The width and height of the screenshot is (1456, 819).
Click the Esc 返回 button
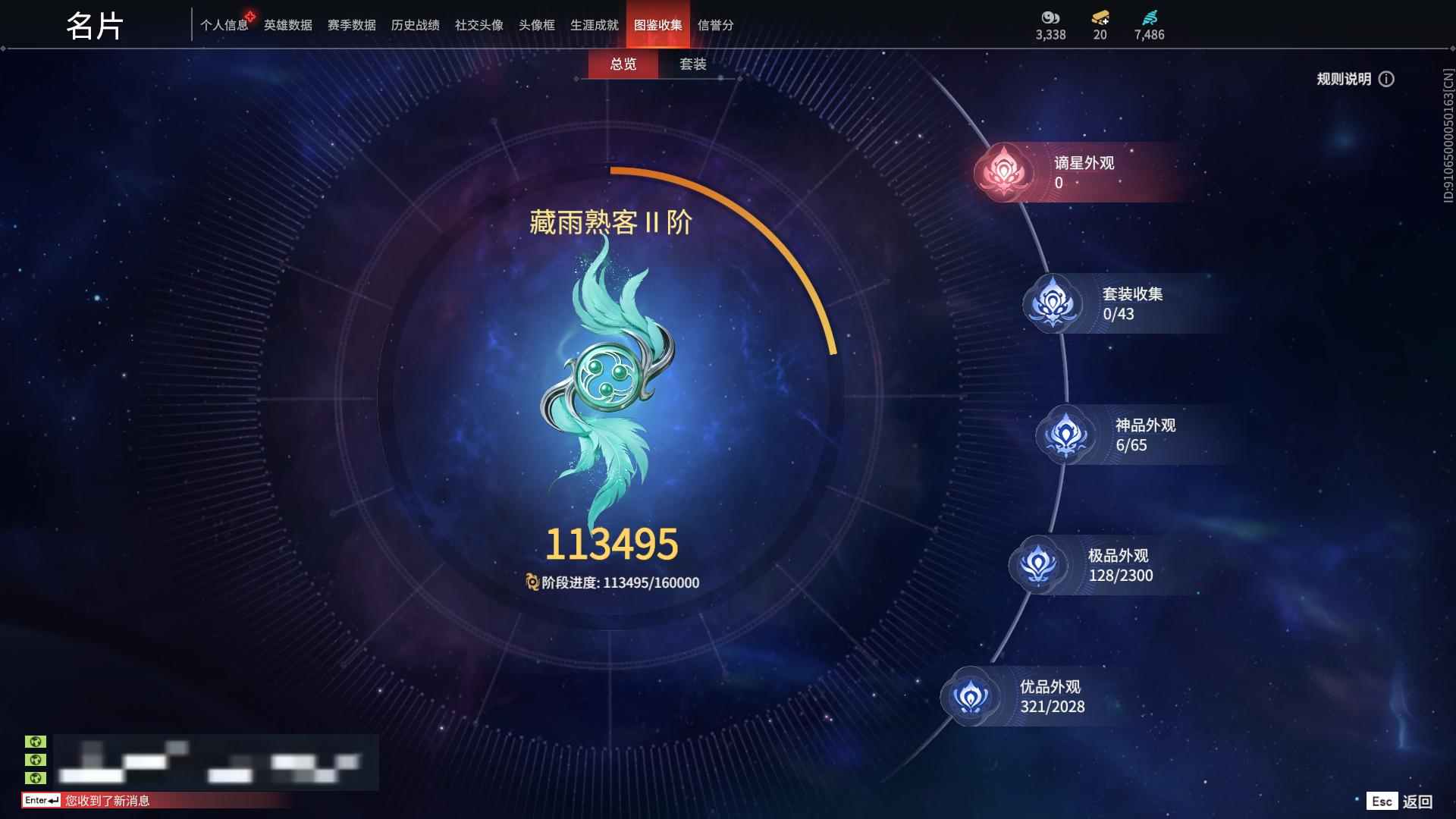point(1400,800)
